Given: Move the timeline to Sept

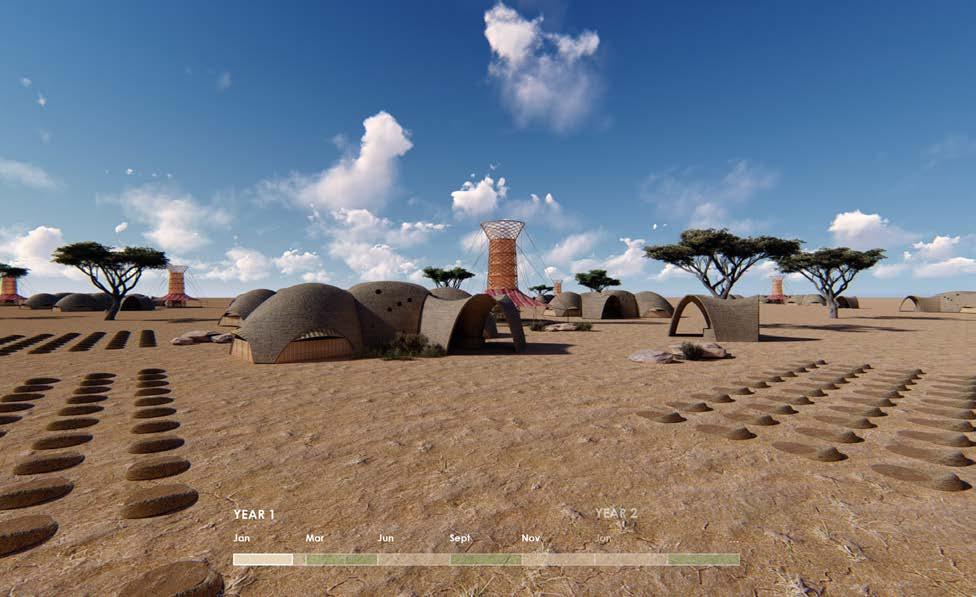Looking at the screenshot, I should pyautogui.click(x=485, y=560).
